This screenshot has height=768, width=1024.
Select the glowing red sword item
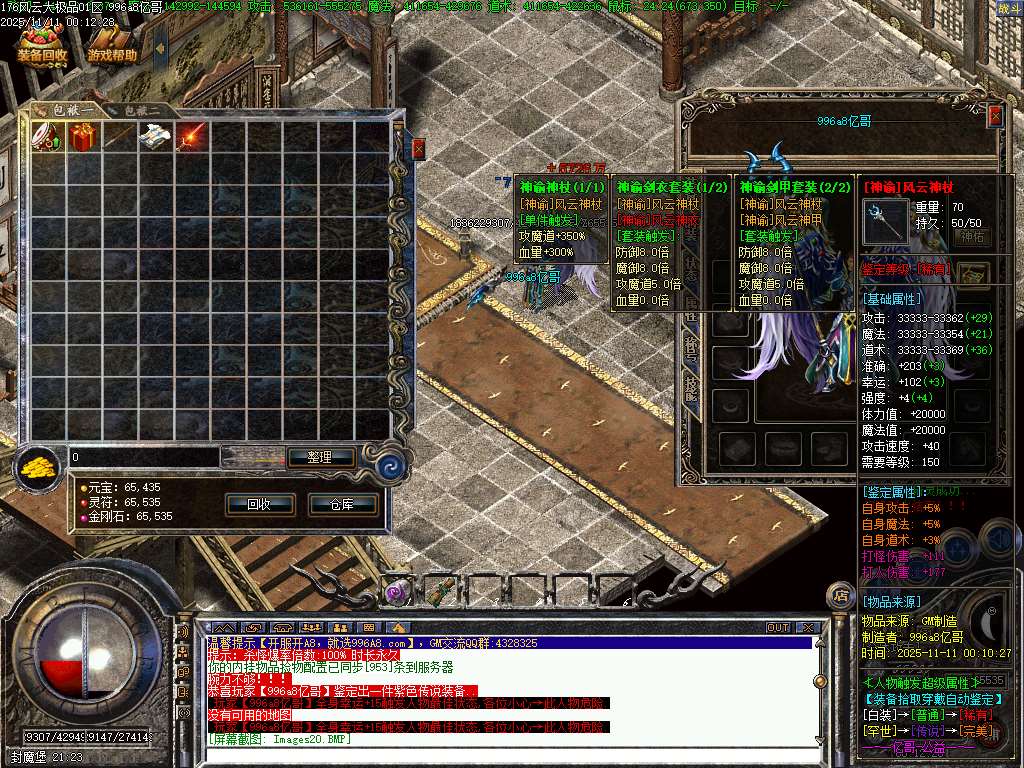(x=191, y=137)
